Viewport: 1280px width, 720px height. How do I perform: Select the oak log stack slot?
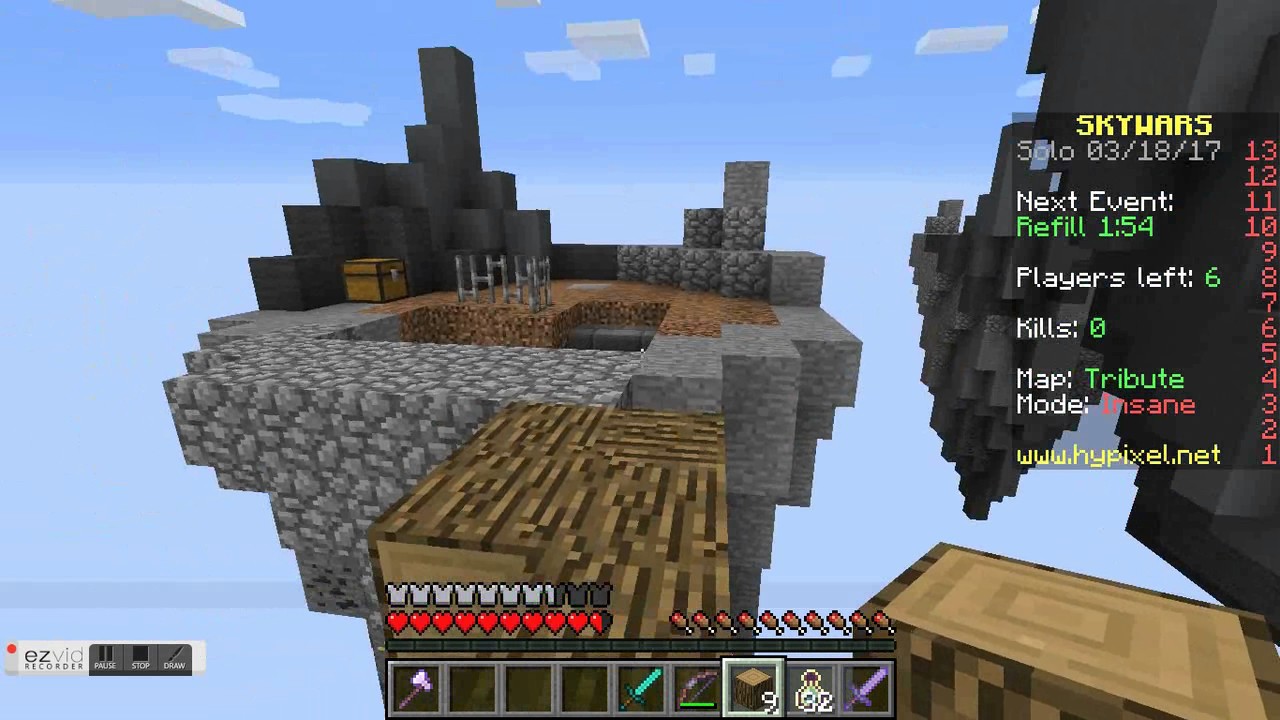point(753,688)
